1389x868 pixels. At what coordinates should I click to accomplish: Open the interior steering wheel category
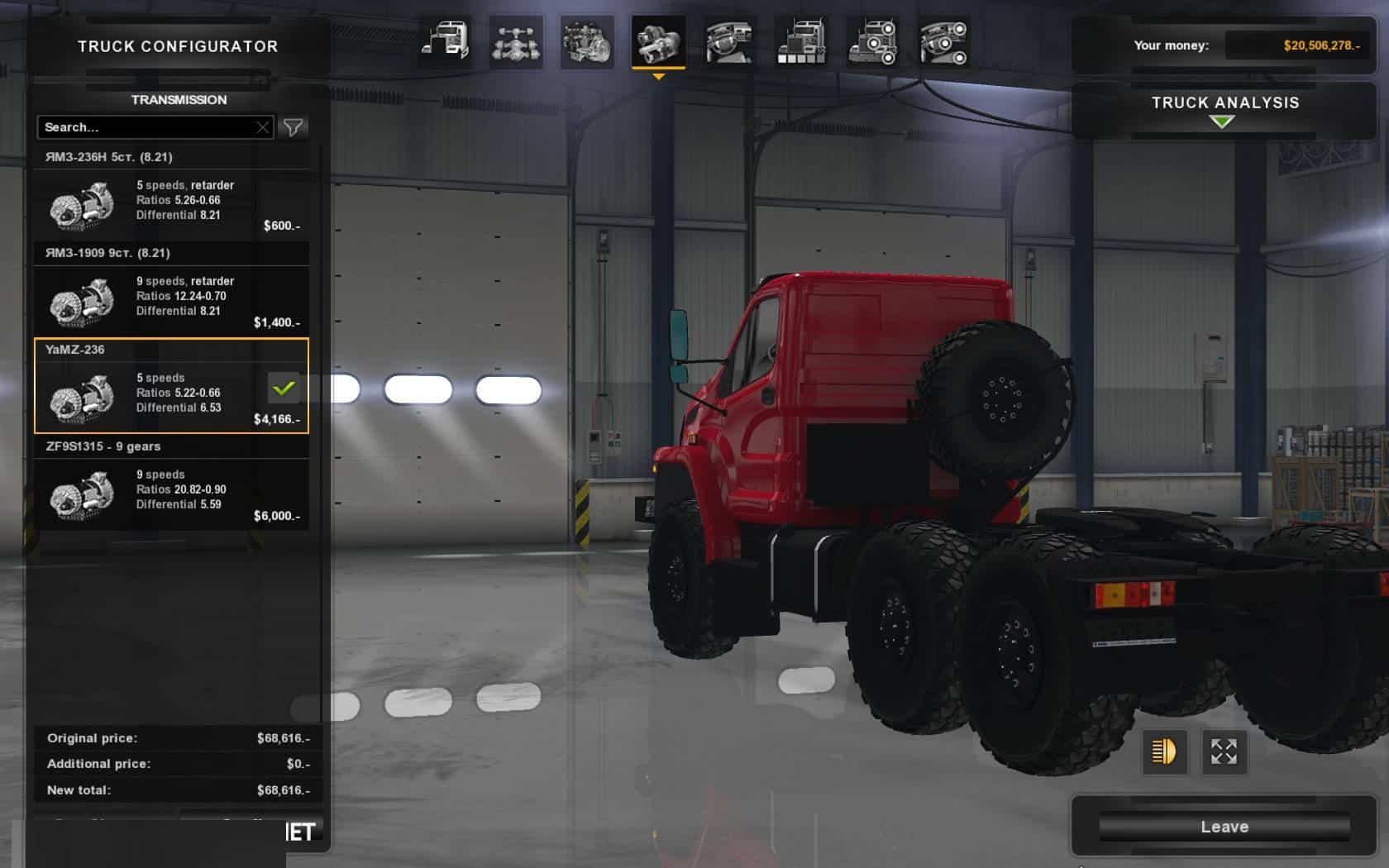click(x=729, y=42)
